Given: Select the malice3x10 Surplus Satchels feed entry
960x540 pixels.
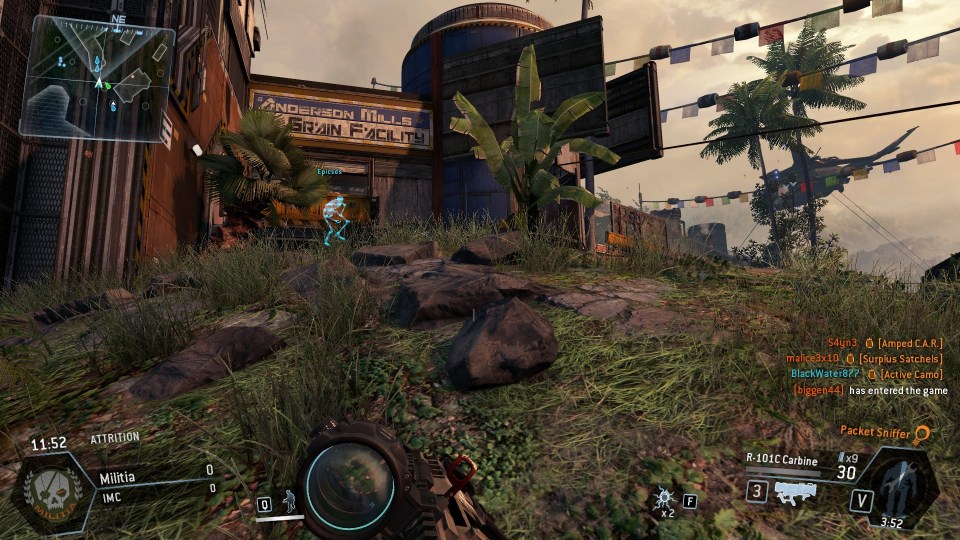Looking at the screenshot, I should pos(864,358).
